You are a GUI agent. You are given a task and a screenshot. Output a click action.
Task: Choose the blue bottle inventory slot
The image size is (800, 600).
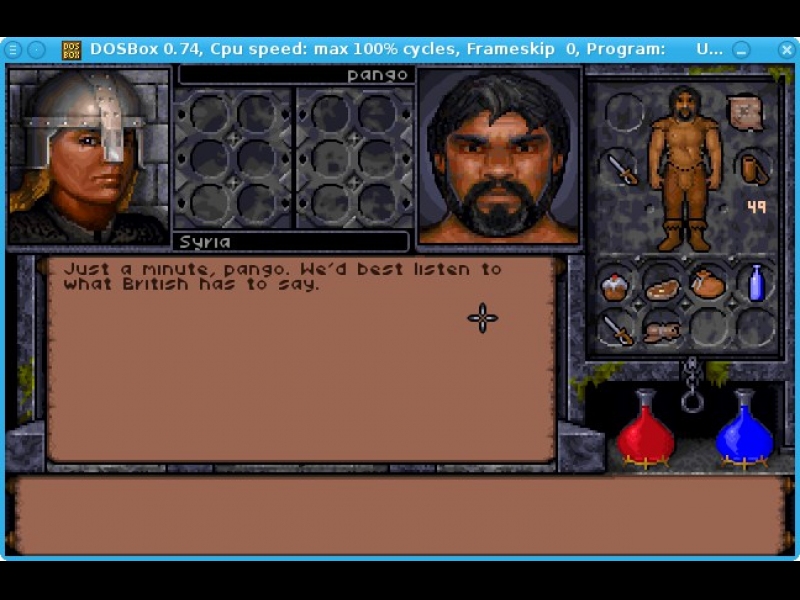[756, 283]
